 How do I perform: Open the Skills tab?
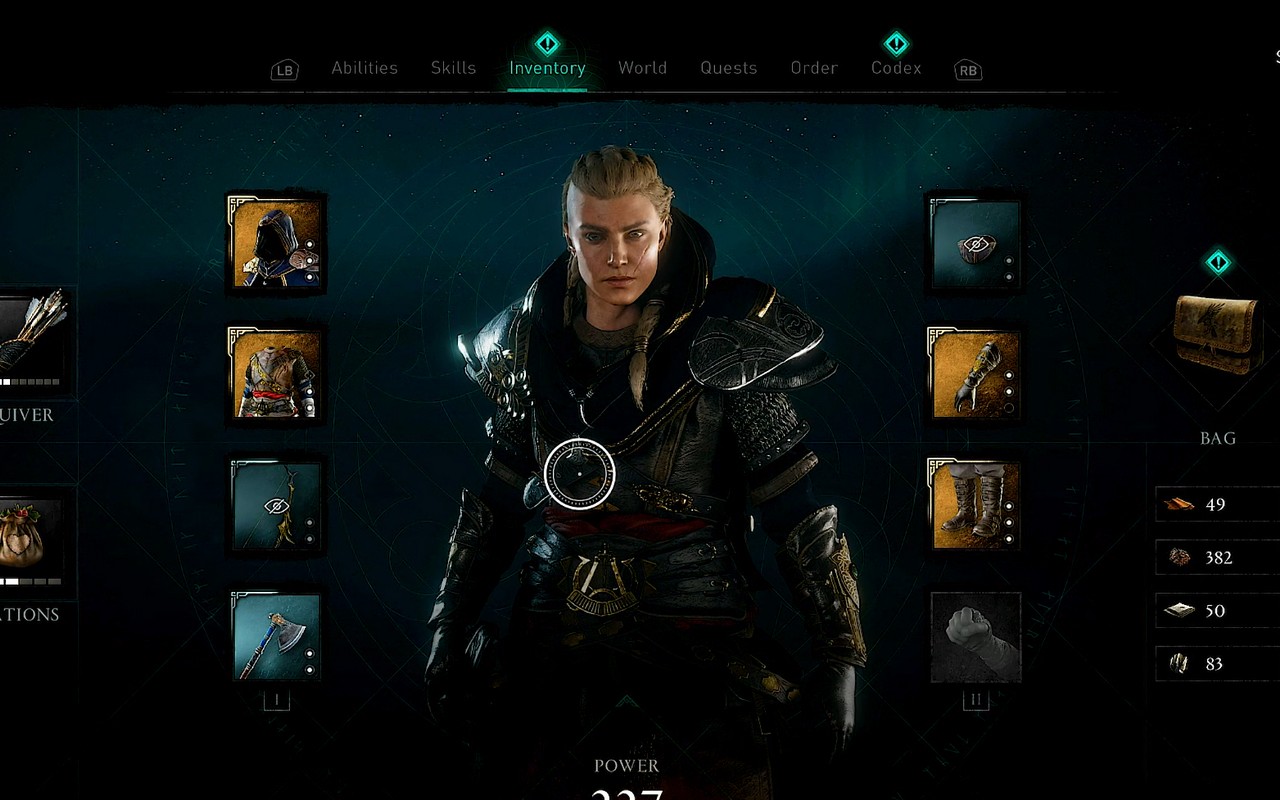[x=453, y=68]
